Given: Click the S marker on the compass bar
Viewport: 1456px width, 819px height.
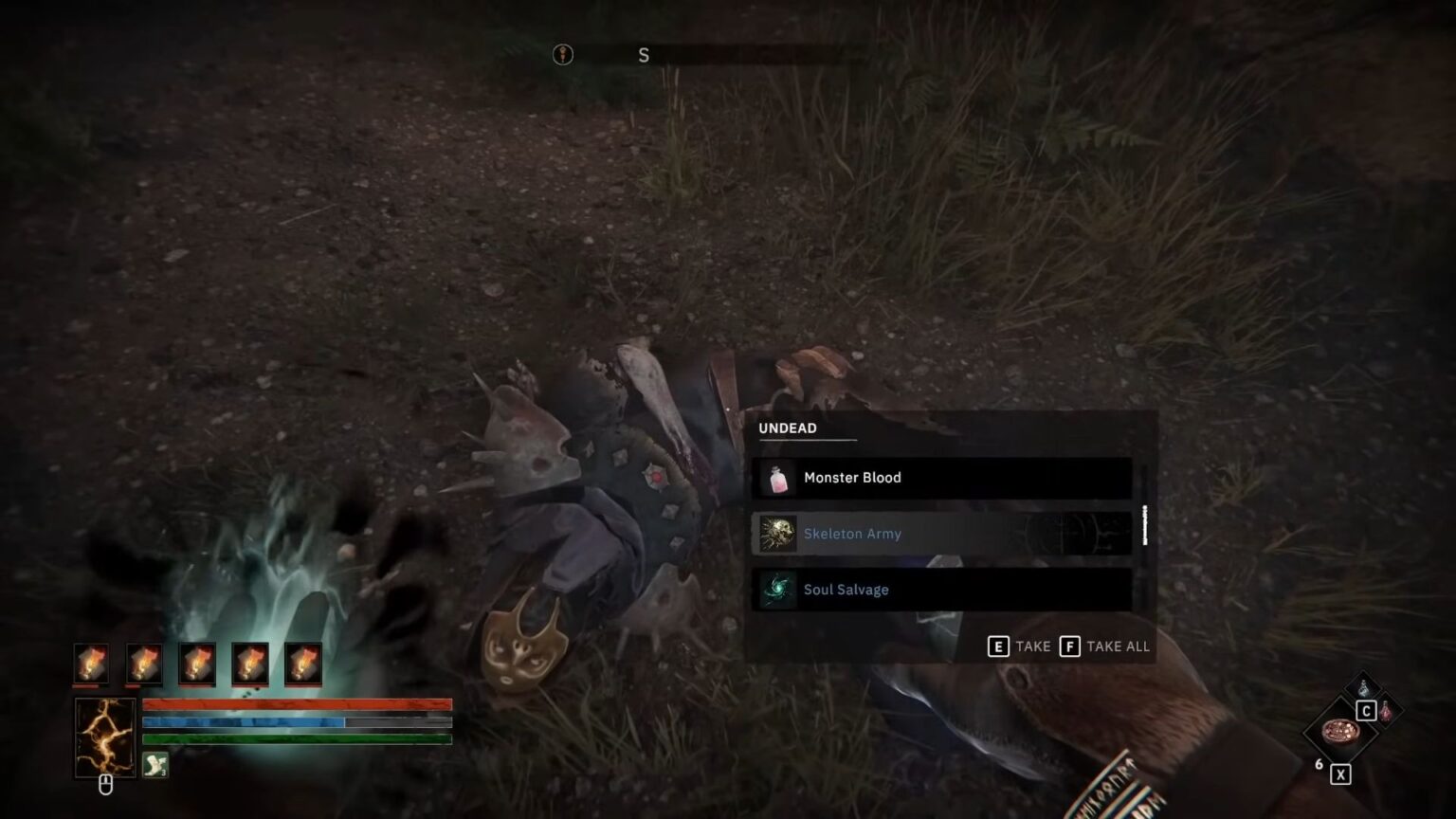Looking at the screenshot, I should pyautogui.click(x=644, y=55).
